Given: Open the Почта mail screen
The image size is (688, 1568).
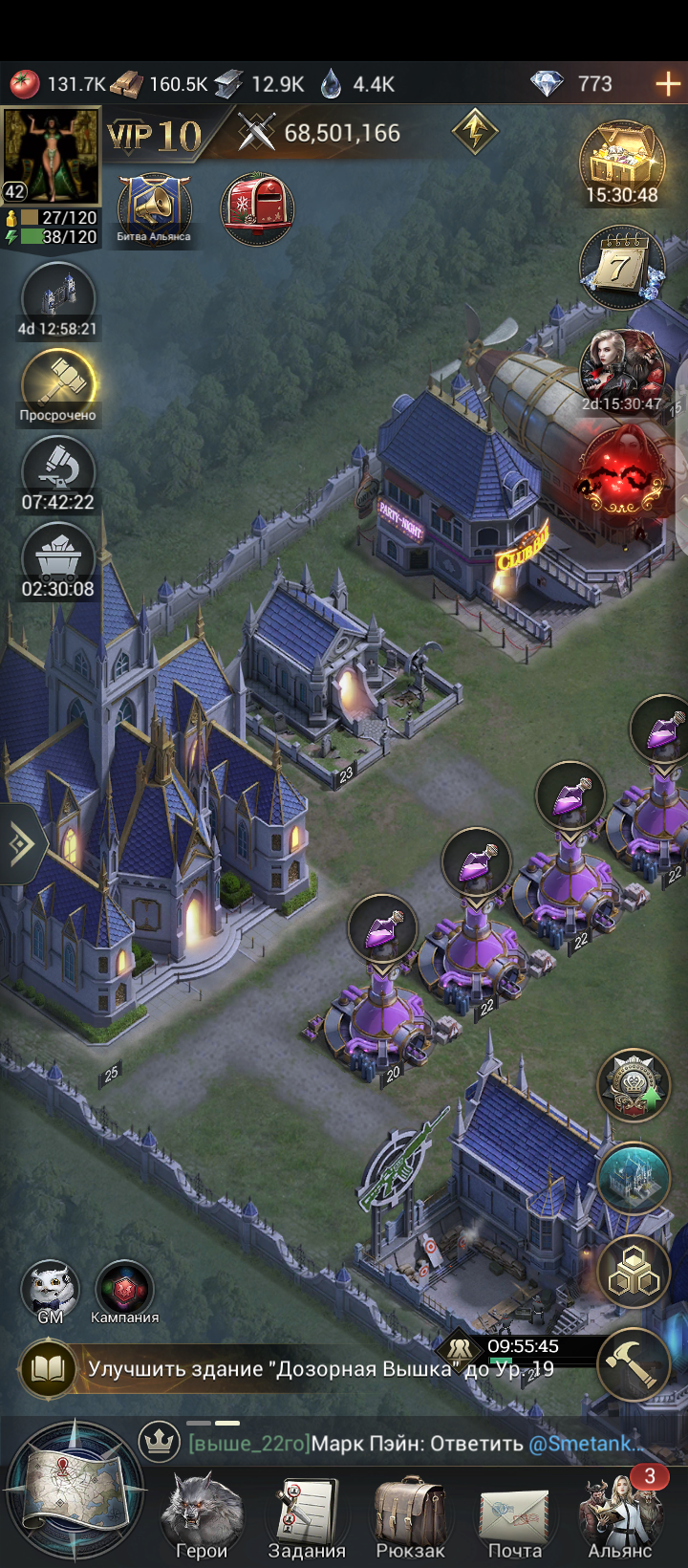Looking at the screenshot, I should click(515, 1514).
